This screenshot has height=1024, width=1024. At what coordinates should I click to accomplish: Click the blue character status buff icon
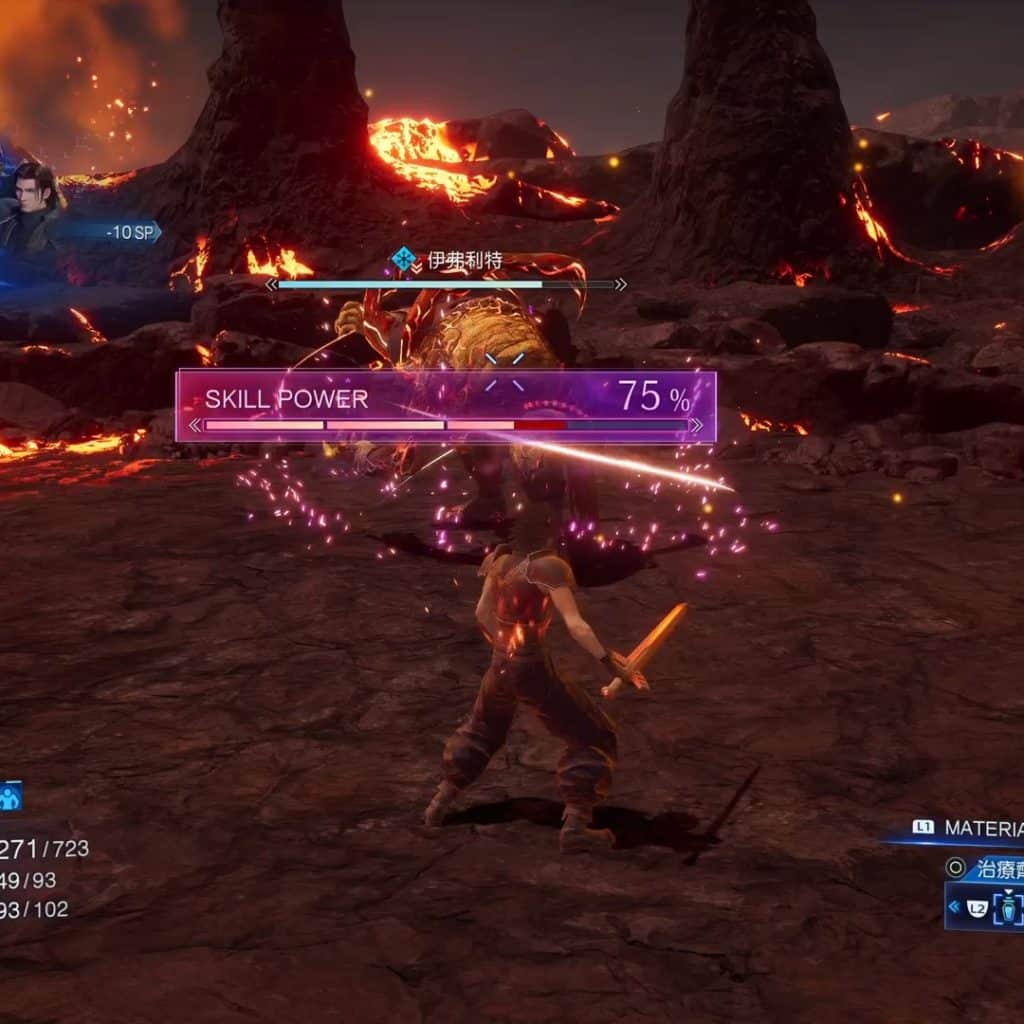pos(10,797)
